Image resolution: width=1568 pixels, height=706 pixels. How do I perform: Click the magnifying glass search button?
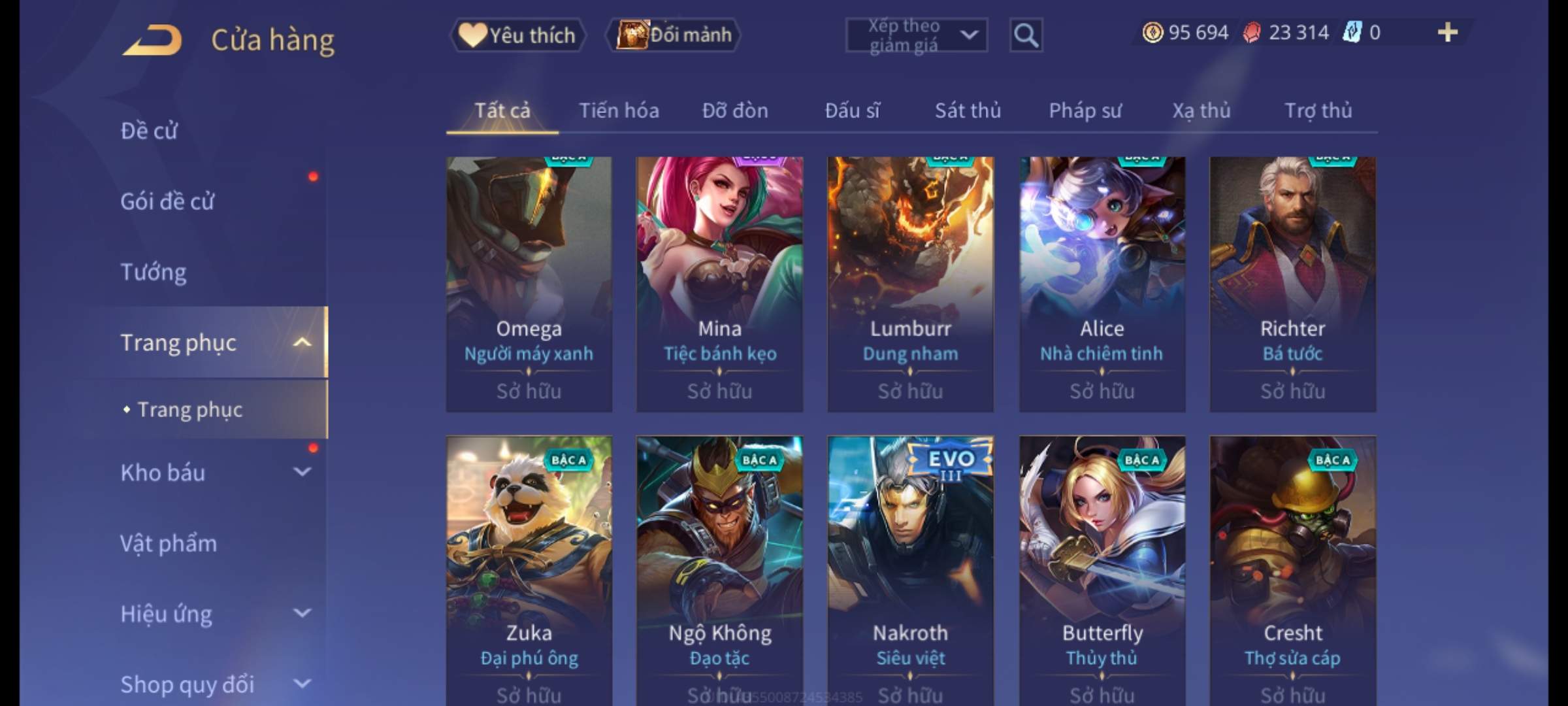[1026, 35]
